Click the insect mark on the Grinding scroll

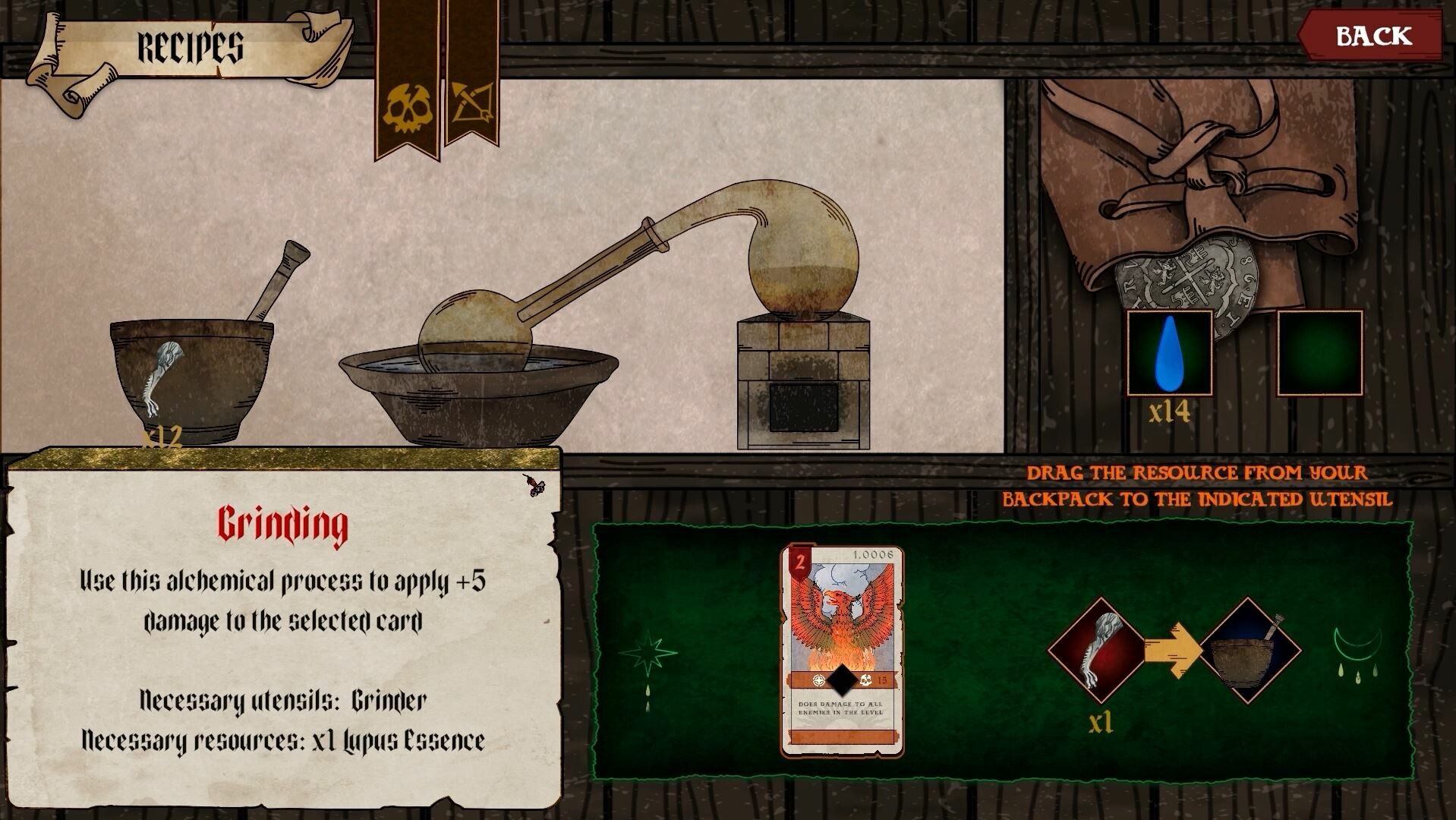534,484
